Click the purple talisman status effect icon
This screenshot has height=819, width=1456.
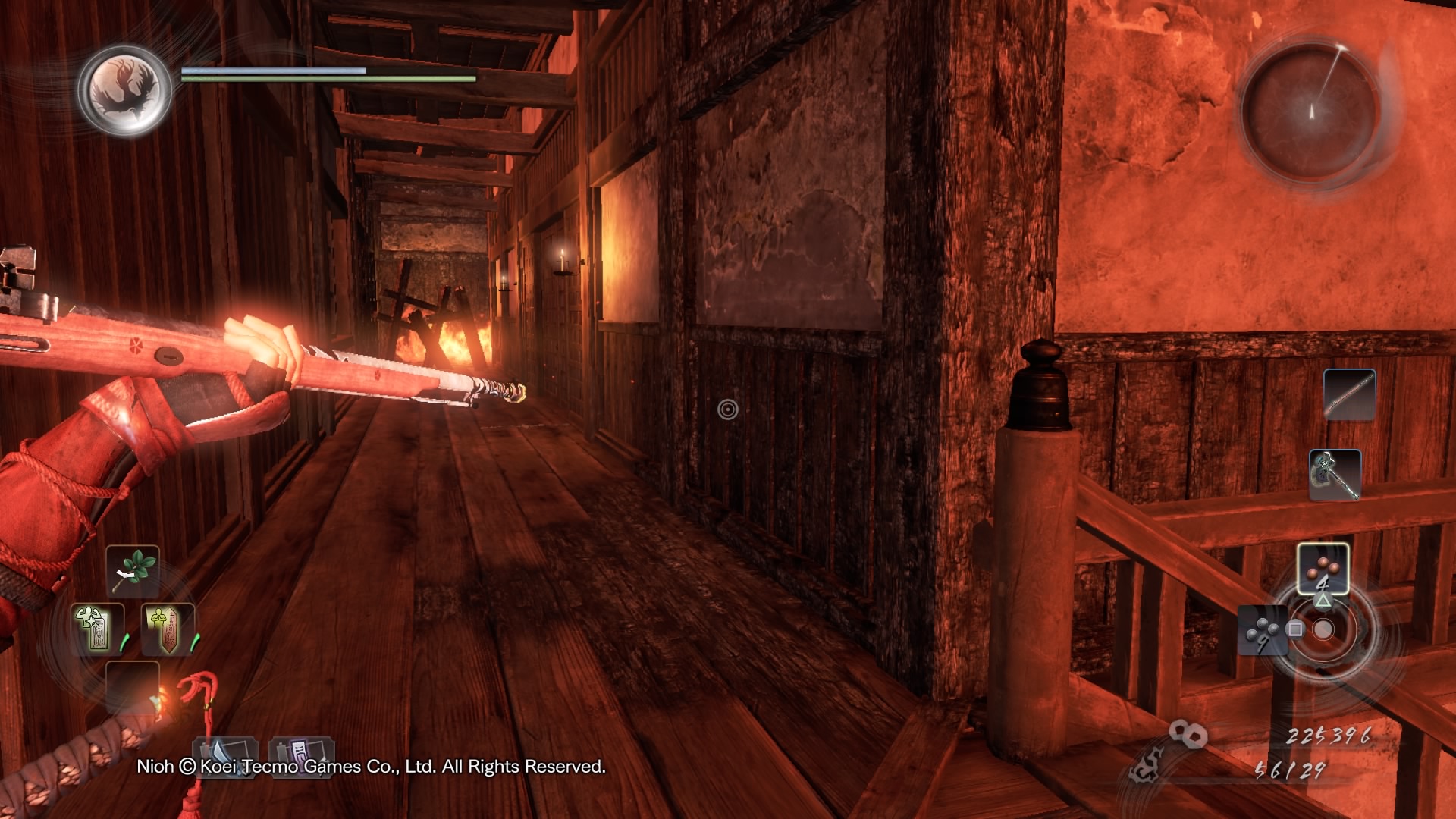[300, 753]
